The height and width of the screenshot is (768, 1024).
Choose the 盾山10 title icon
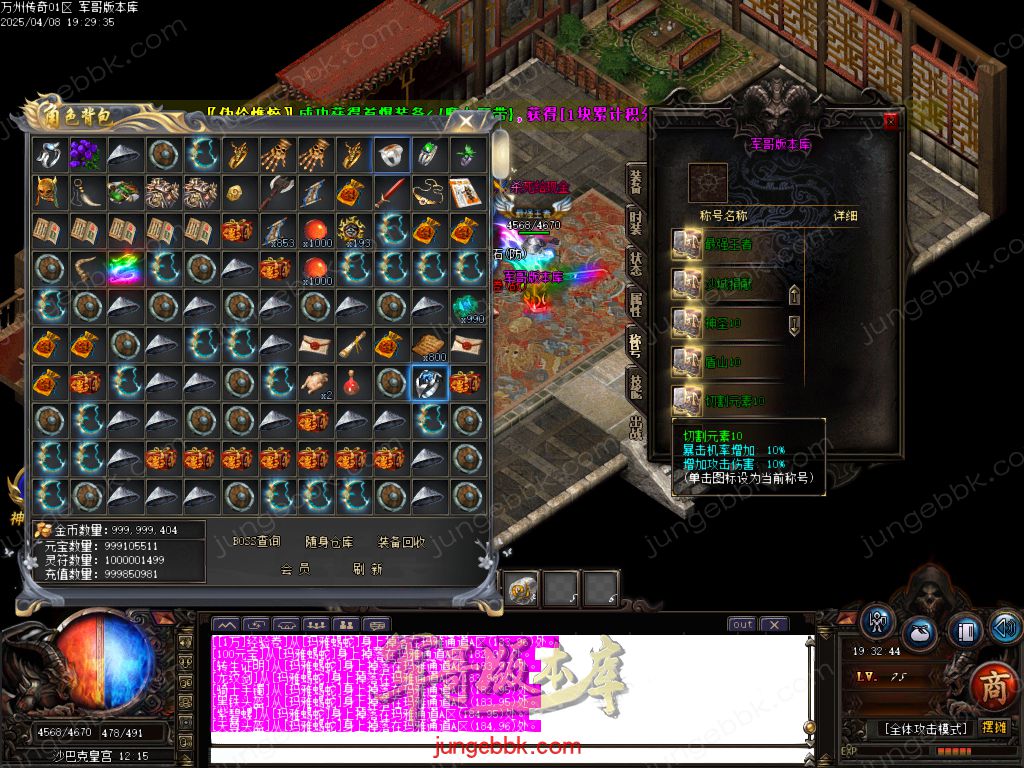pos(687,361)
